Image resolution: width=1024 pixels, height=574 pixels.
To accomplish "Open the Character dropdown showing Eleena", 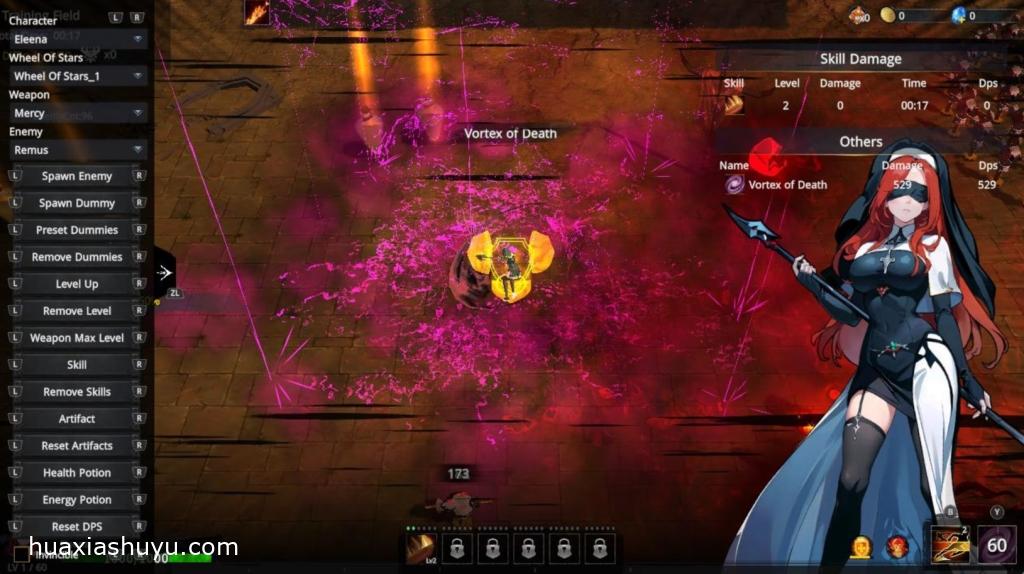I will (77, 39).
